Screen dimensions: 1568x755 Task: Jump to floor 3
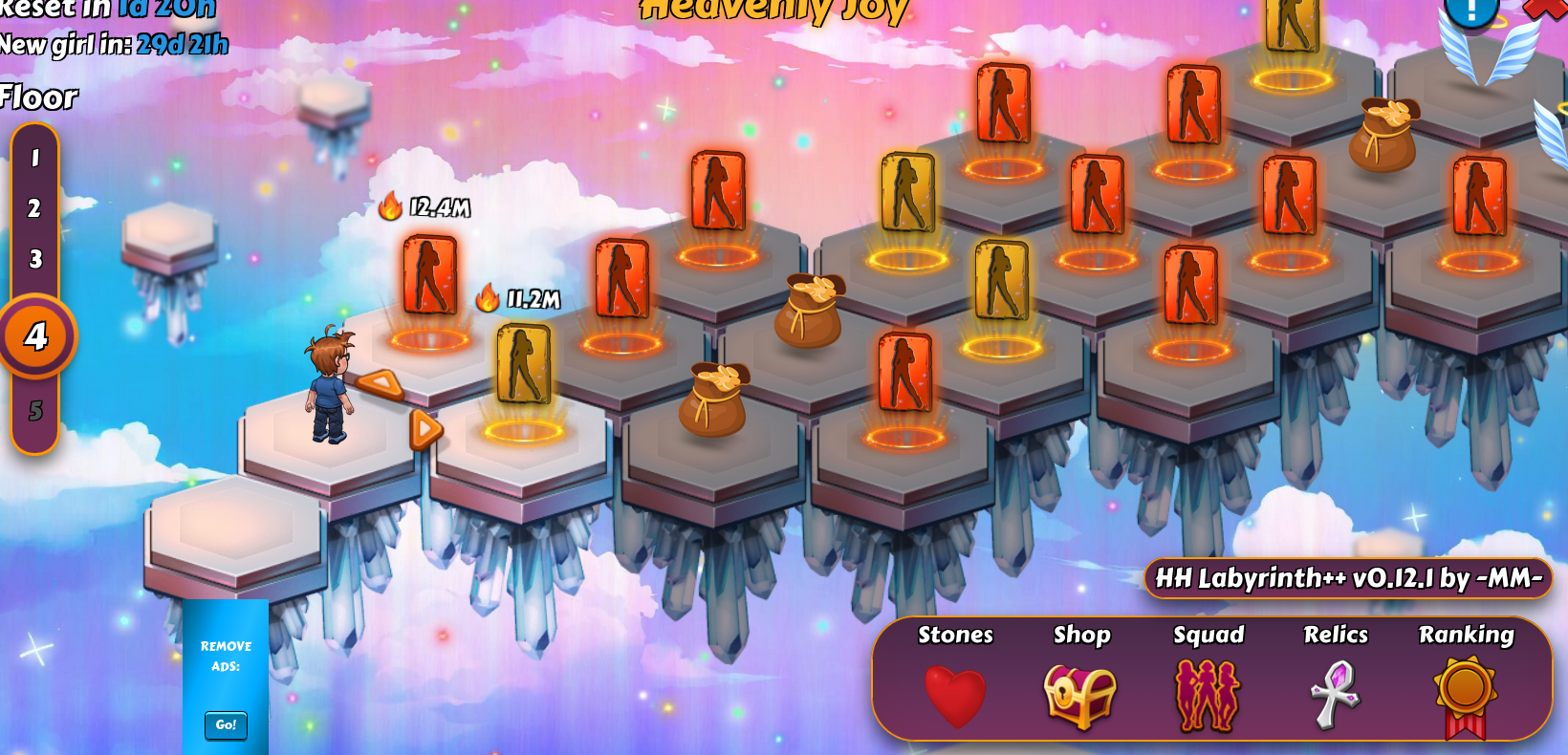tap(35, 259)
